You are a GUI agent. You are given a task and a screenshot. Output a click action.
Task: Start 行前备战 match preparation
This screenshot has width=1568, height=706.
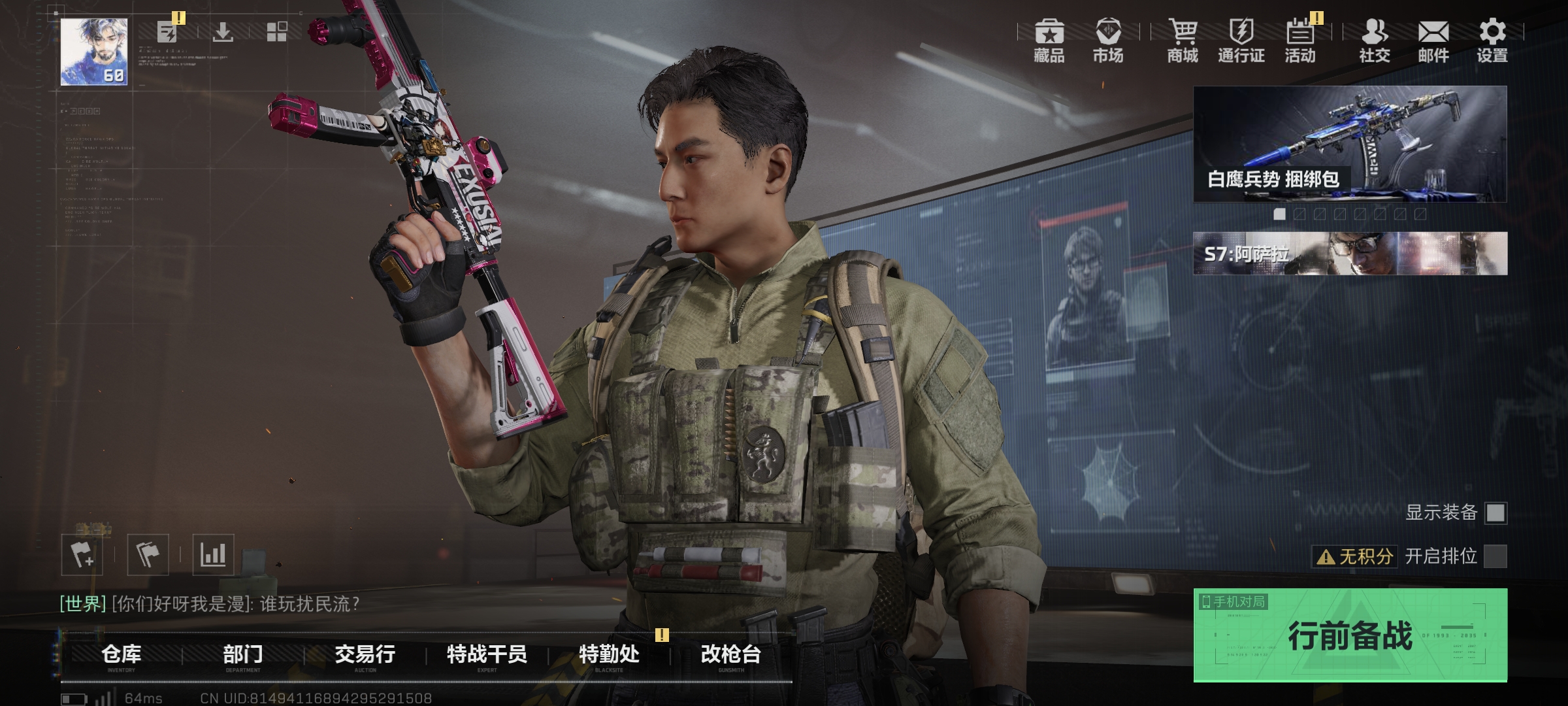[x=1350, y=635]
